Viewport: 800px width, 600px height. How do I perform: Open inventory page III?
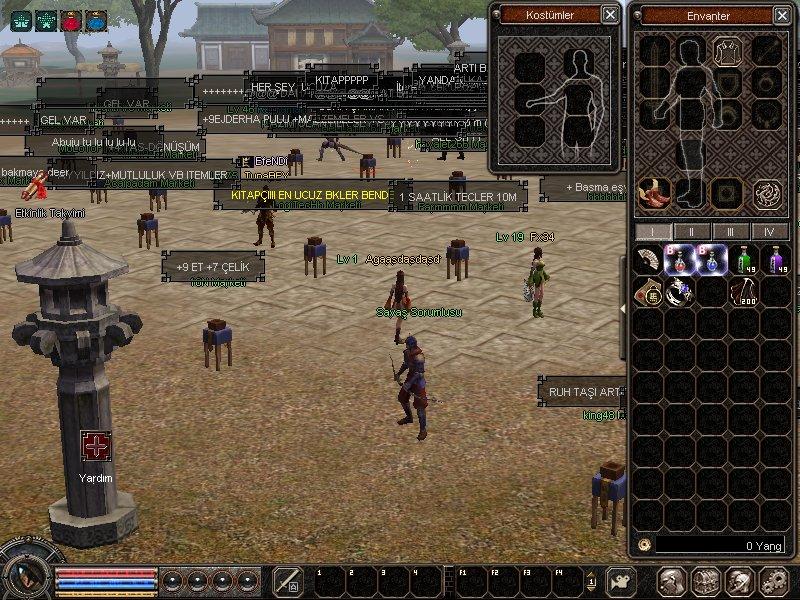(730, 231)
